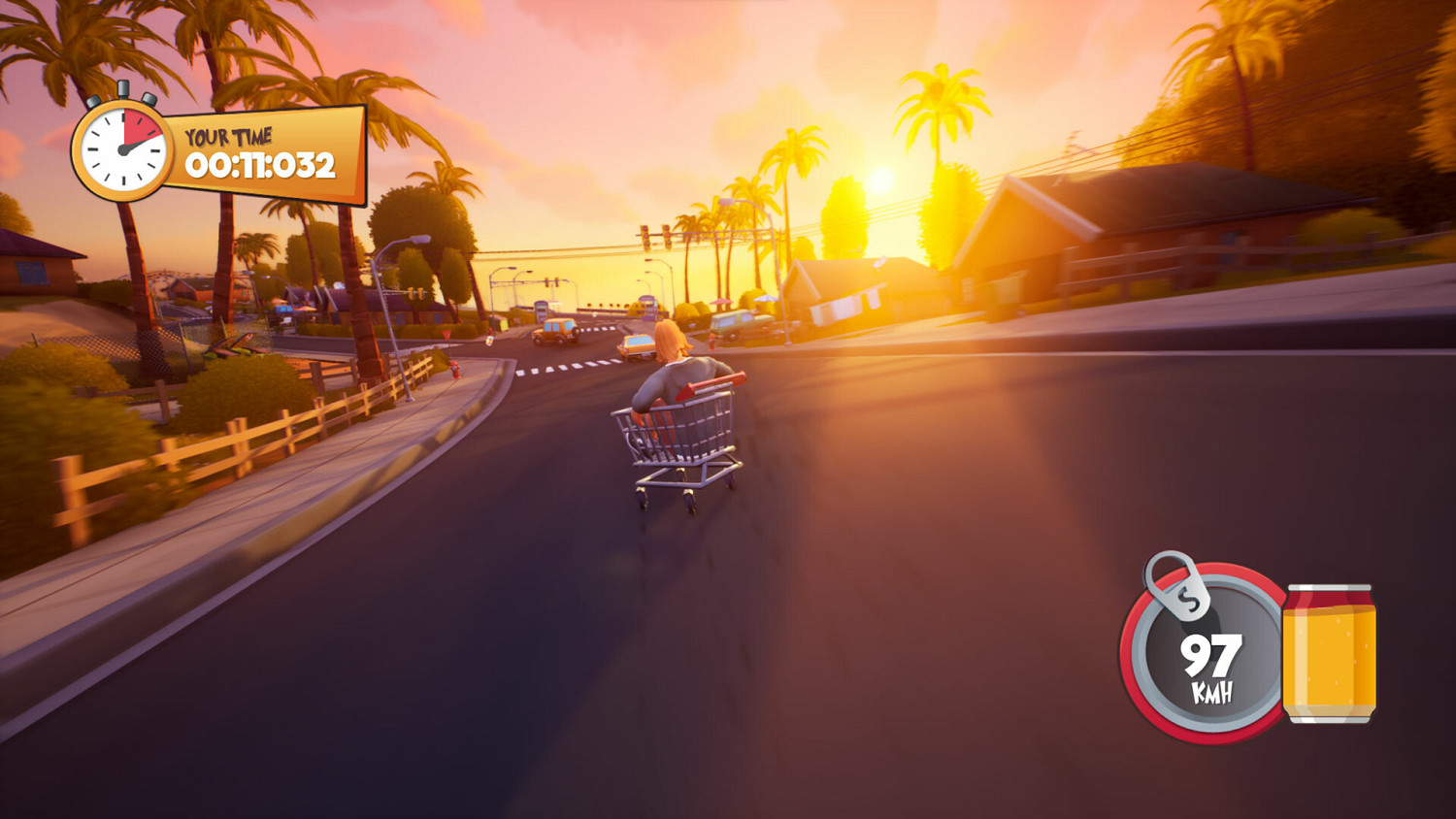
Task: Click the fire hydrant near the crosswalk
Action: tap(455, 368)
